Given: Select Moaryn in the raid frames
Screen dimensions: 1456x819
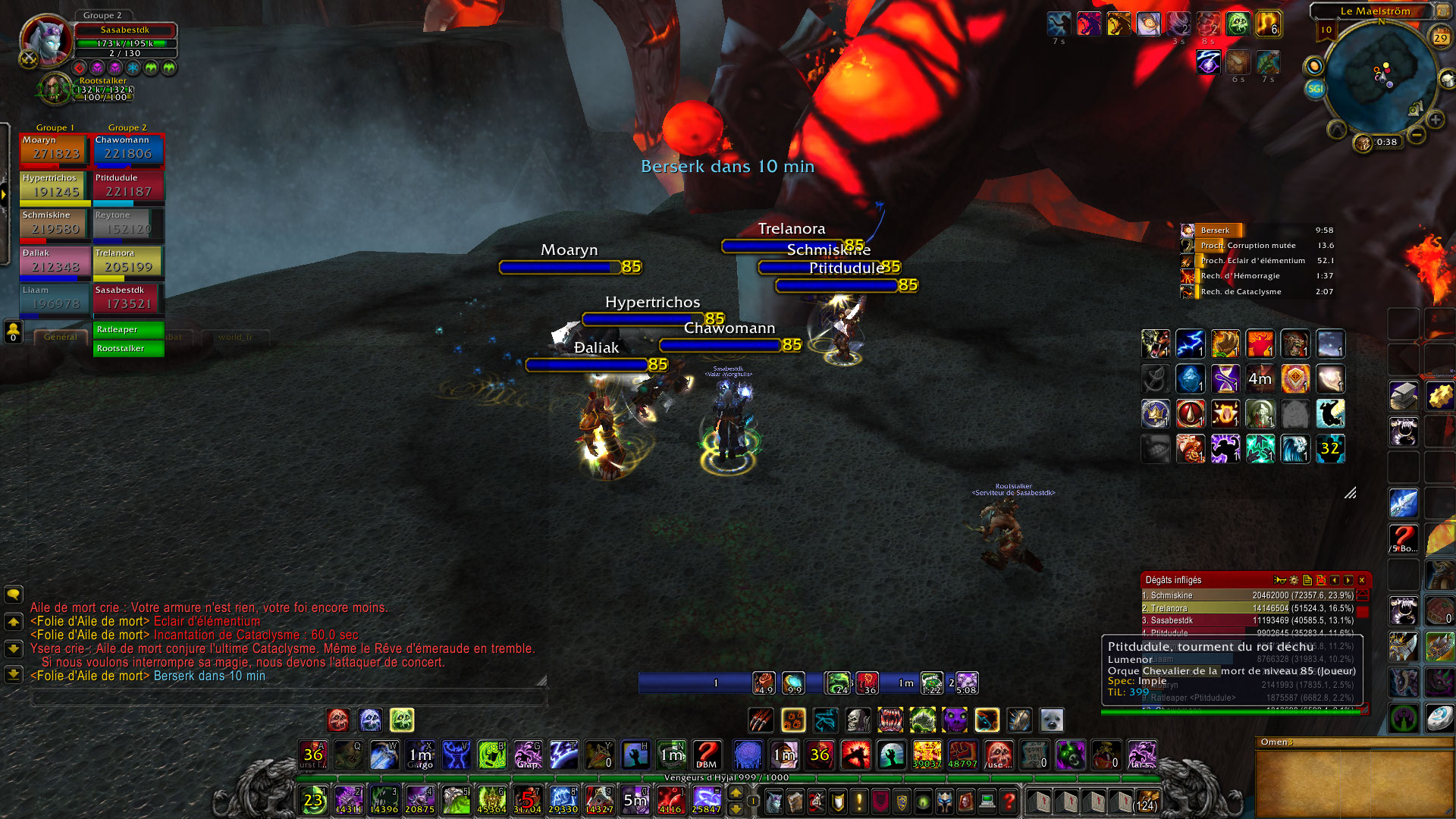Looking at the screenshot, I should [x=54, y=149].
